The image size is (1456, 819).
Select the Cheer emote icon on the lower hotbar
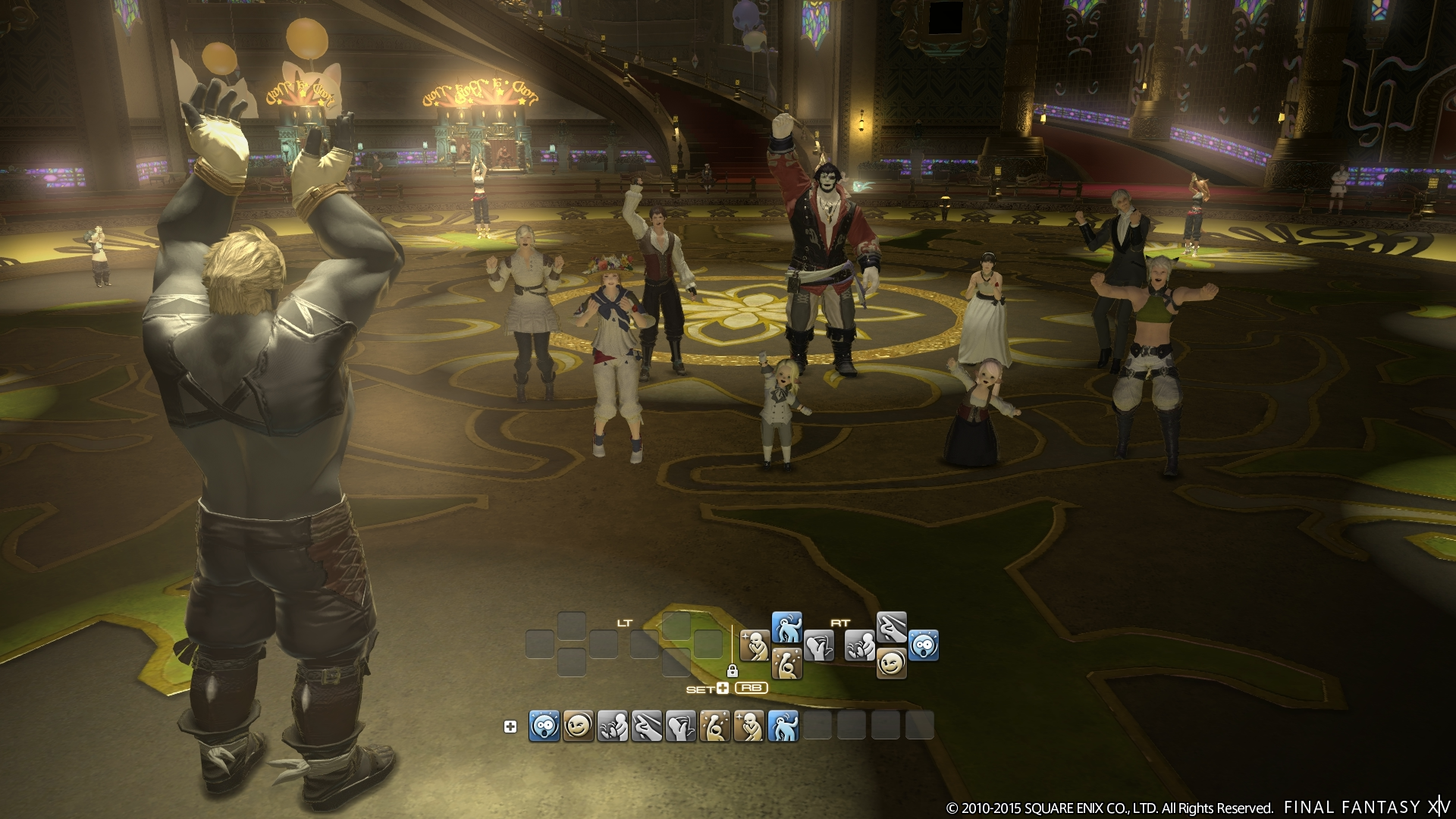click(714, 726)
